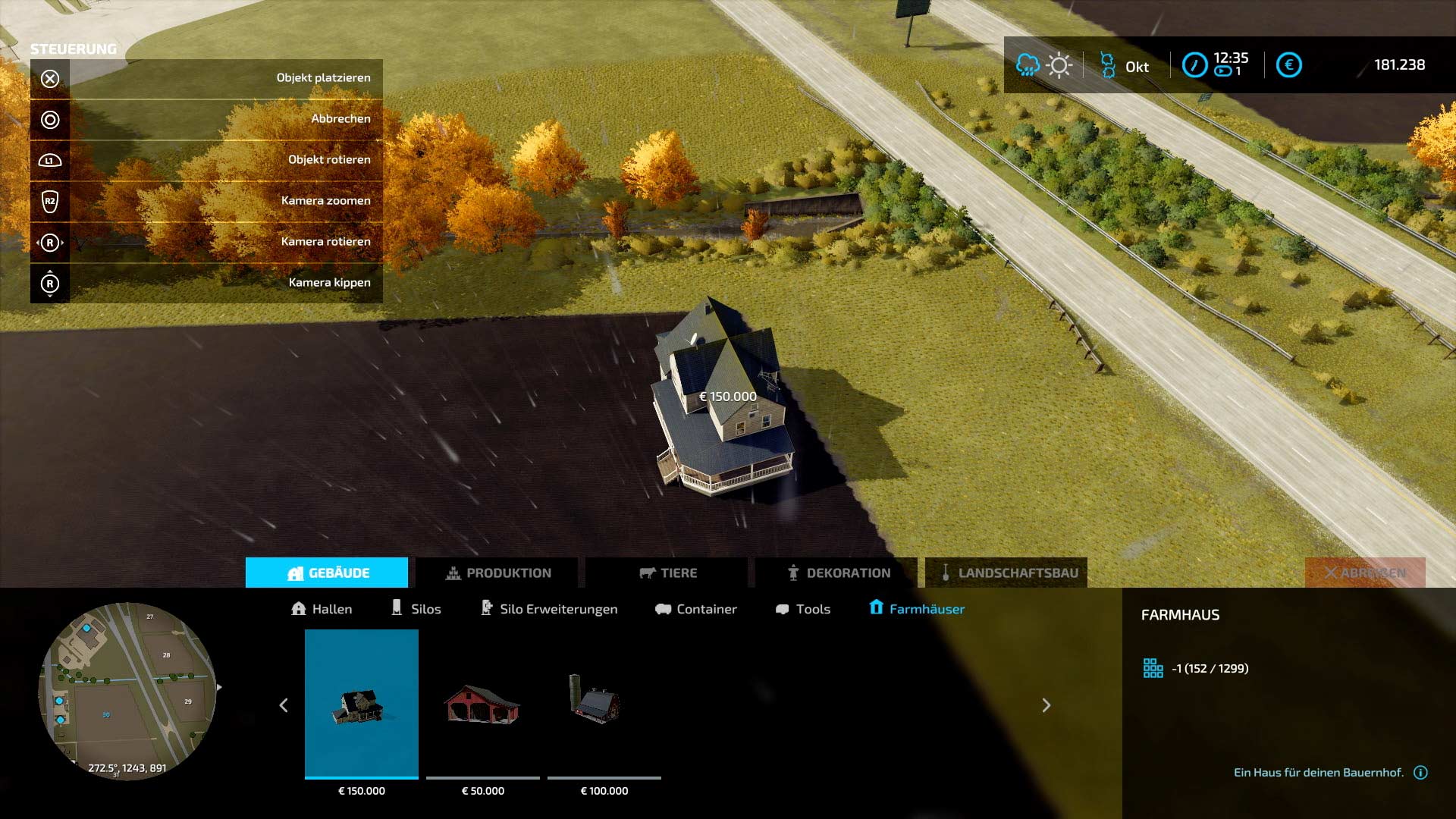Screen dimensions: 1456x819
Task: Select the Tiere tab
Action: coord(667,573)
